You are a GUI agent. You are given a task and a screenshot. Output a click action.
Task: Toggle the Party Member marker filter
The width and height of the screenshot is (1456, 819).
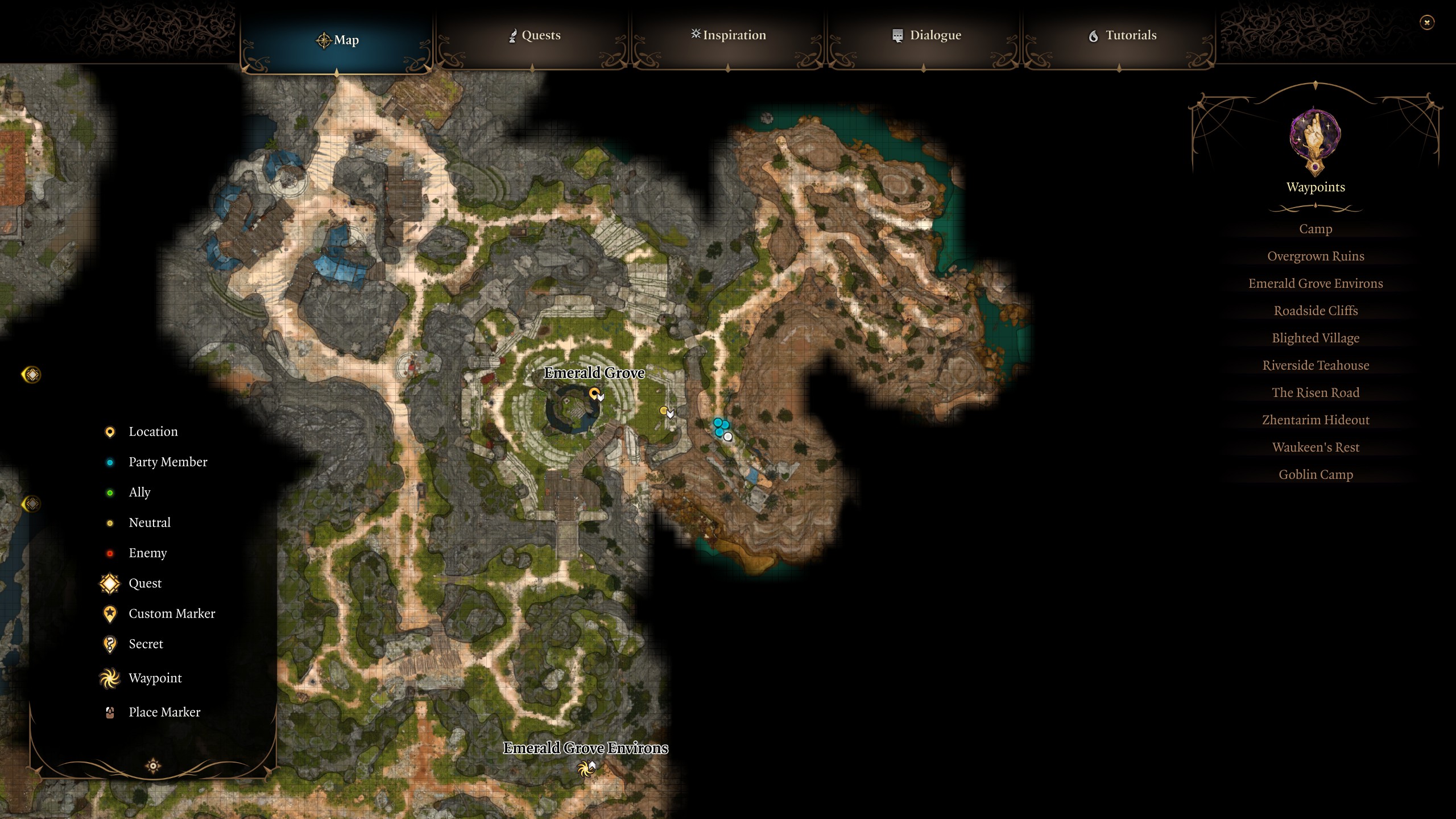pyautogui.click(x=110, y=462)
